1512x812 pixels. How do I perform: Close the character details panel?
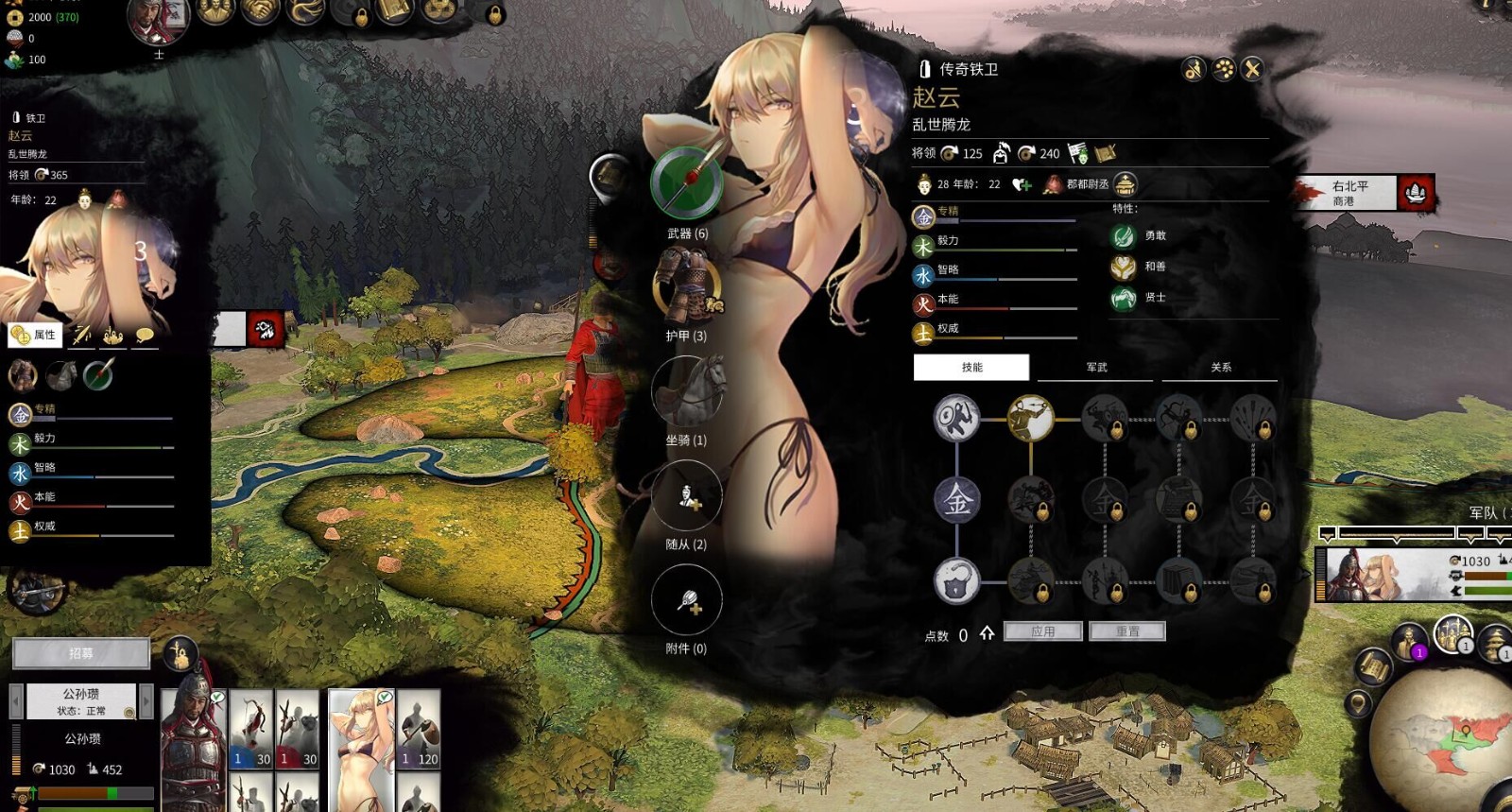pos(1252,69)
